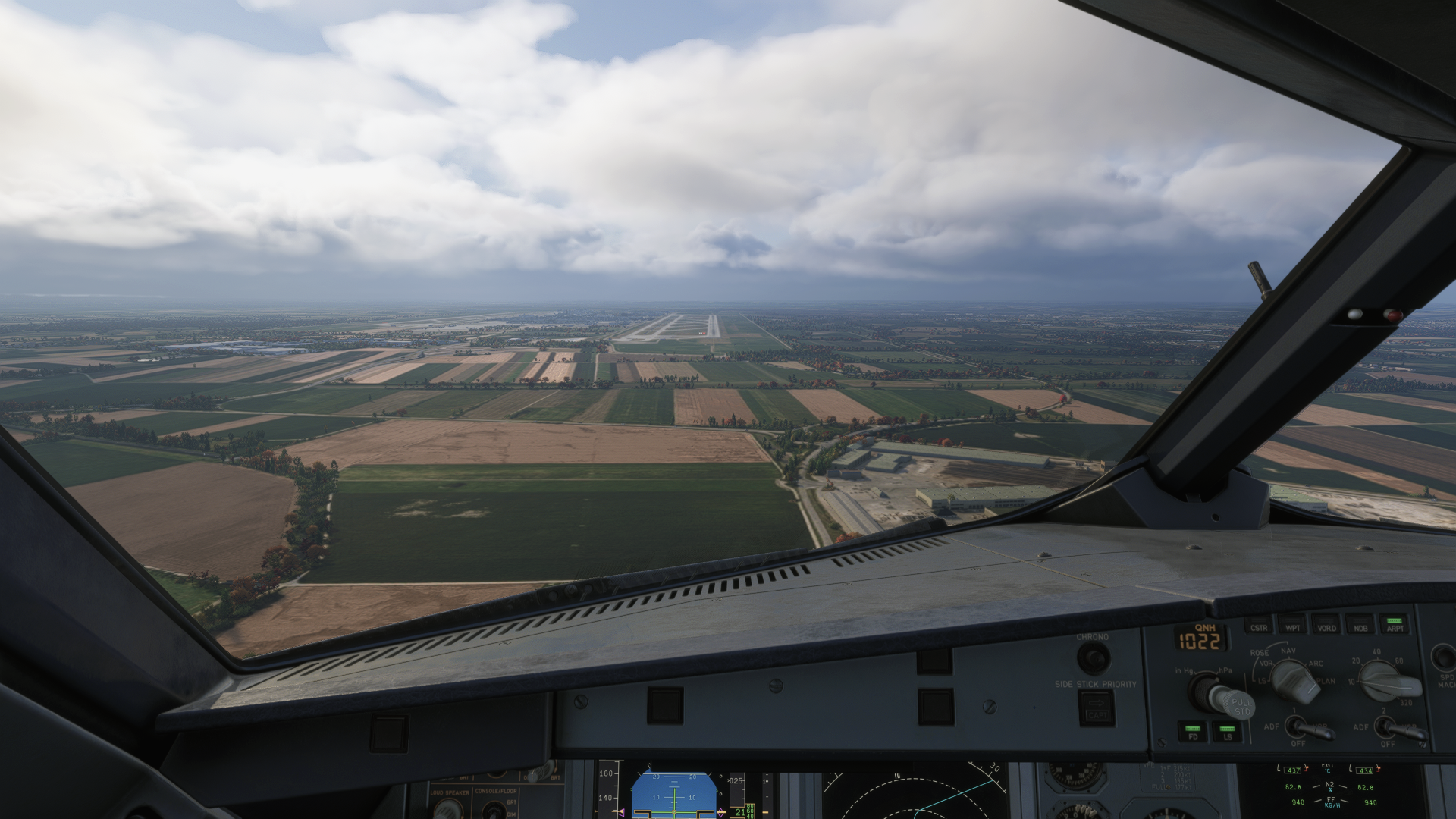Image resolution: width=1456 pixels, height=819 pixels.
Task: Enable the VOR.D display button
Action: tap(1326, 626)
